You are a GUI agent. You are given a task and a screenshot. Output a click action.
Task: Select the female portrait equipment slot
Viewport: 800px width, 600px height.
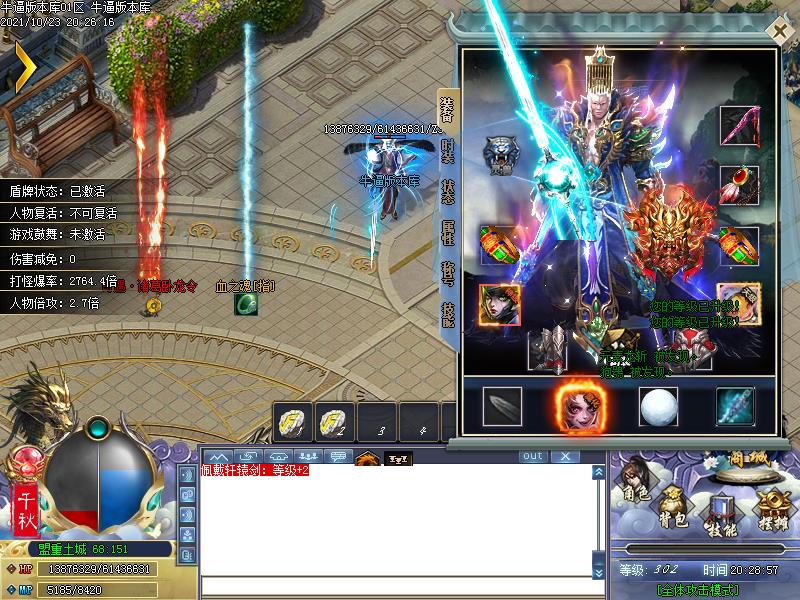click(x=498, y=304)
